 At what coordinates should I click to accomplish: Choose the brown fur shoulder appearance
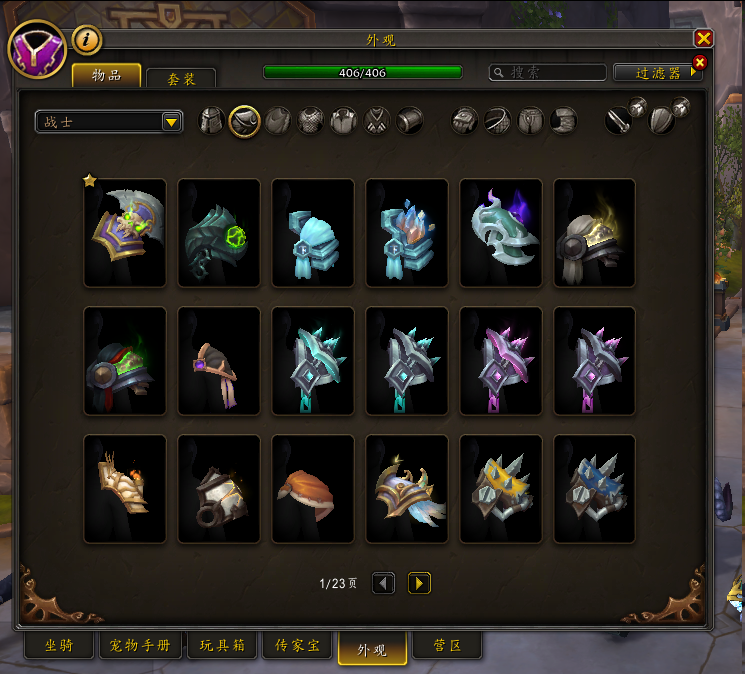click(x=313, y=489)
